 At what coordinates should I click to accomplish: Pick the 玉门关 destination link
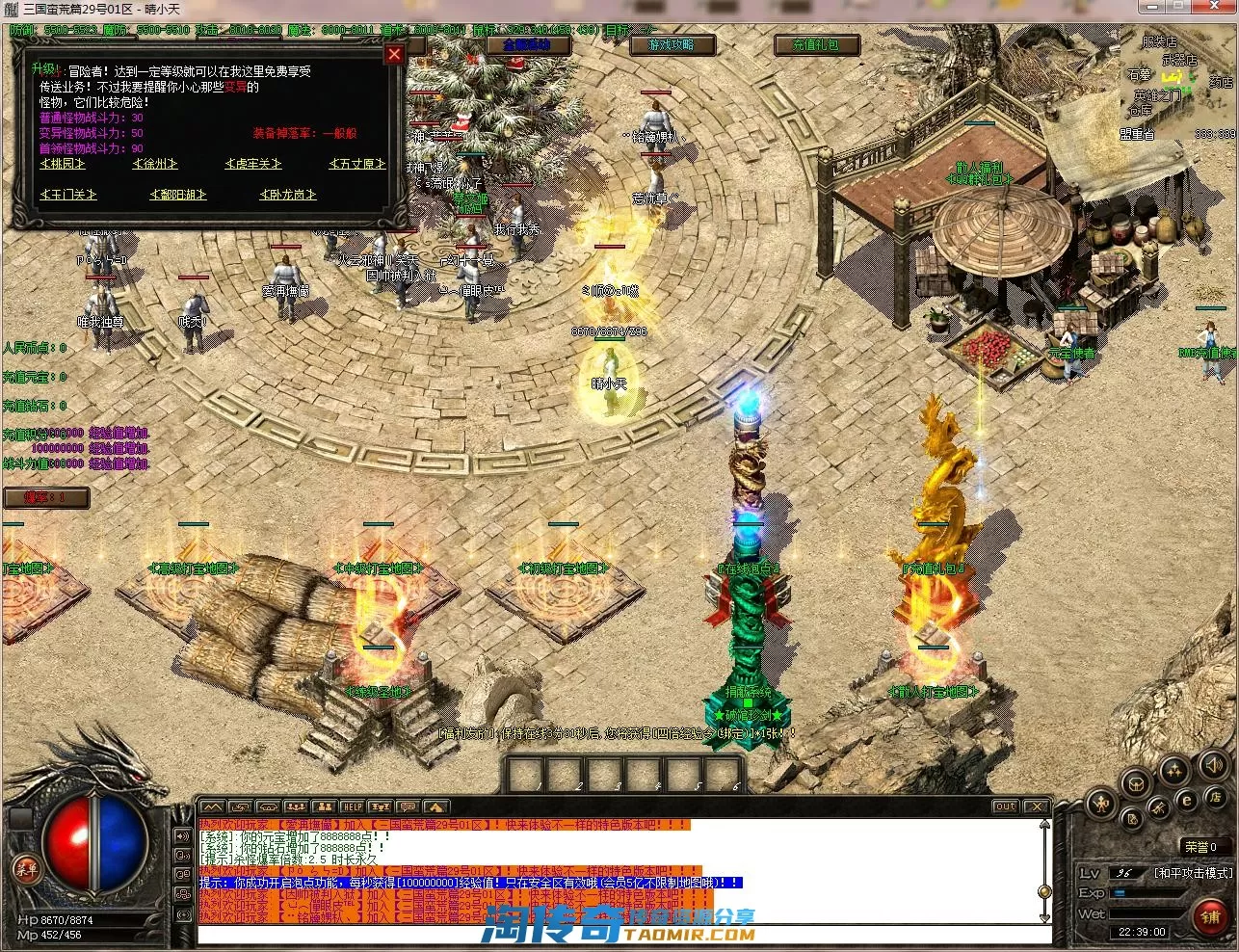(x=67, y=195)
